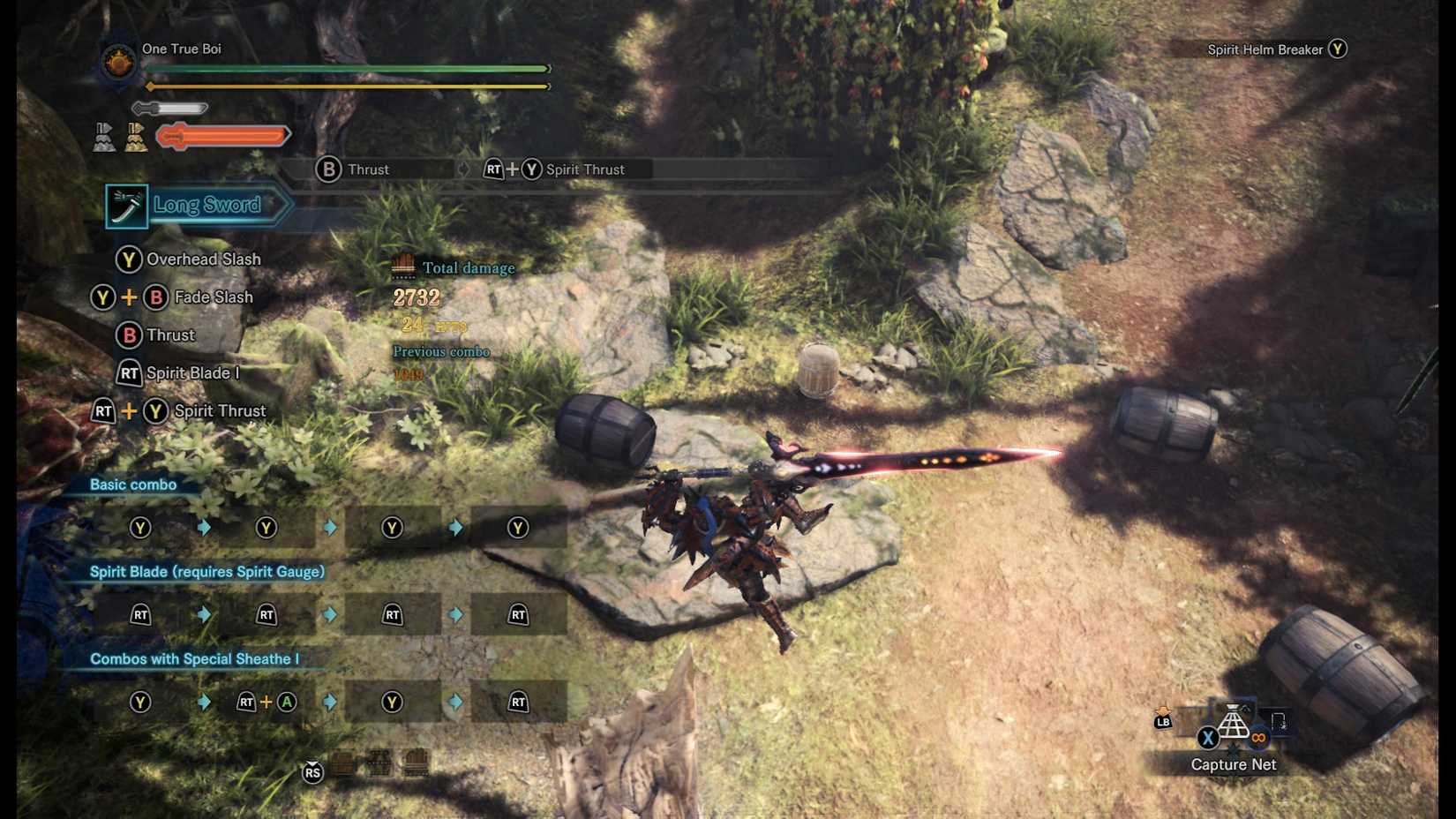Expand Combos with Special Sheathe I section

tap(194, 658)
